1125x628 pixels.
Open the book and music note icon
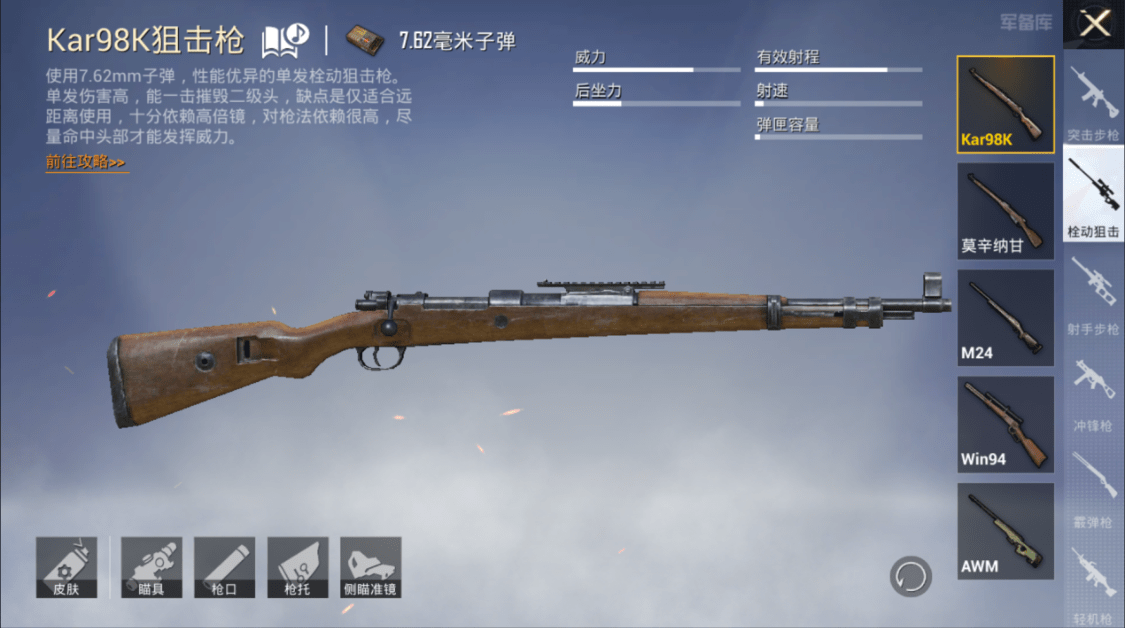[x=285, y=41]
